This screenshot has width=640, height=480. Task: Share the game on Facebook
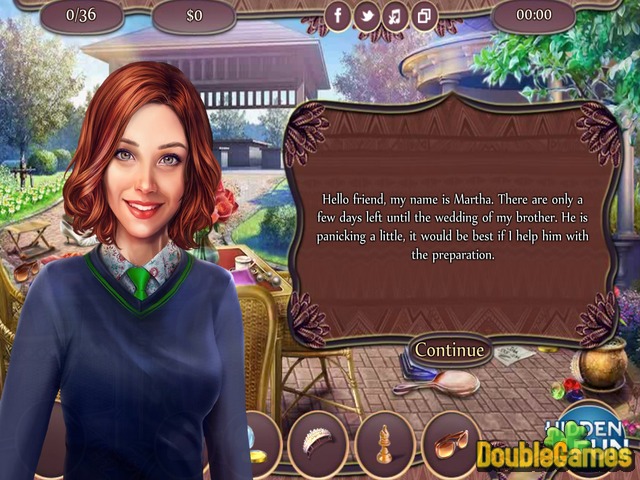(339, 16)
